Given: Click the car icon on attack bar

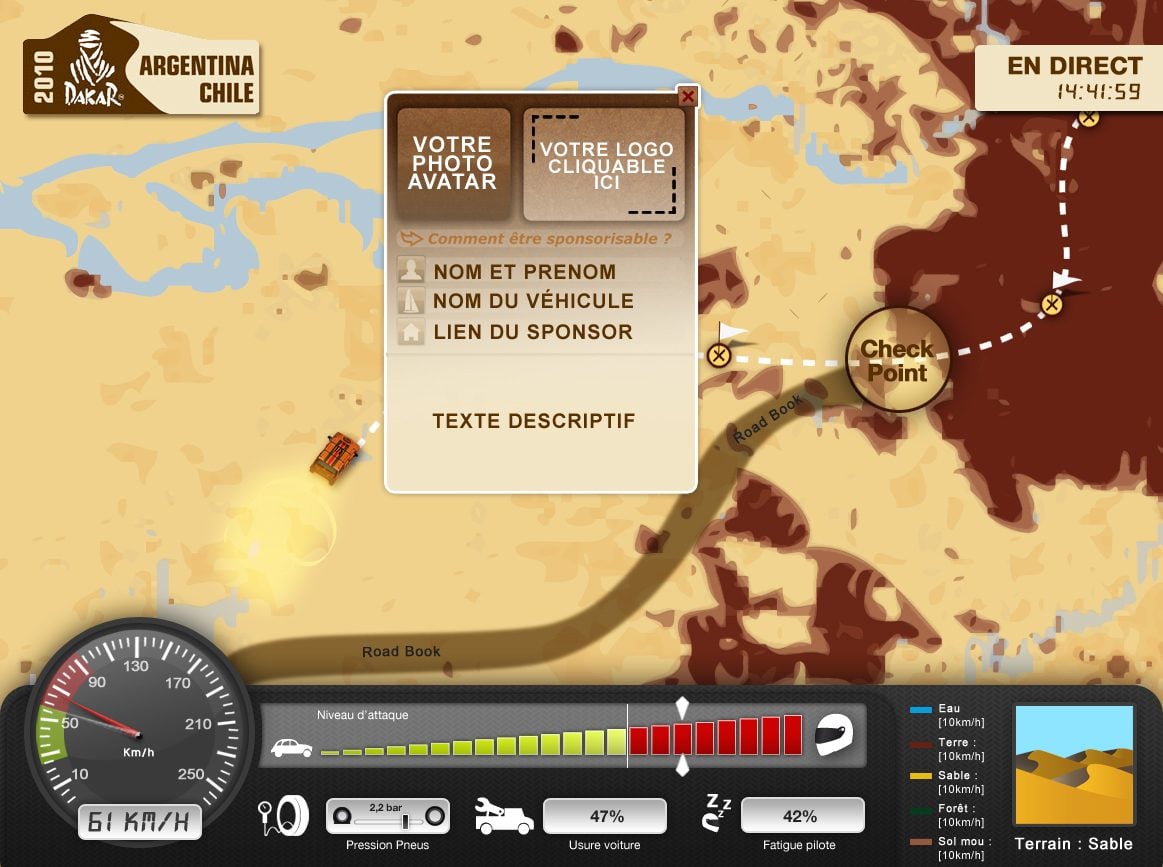Looking at the screenshot, I should pos(291,748).
